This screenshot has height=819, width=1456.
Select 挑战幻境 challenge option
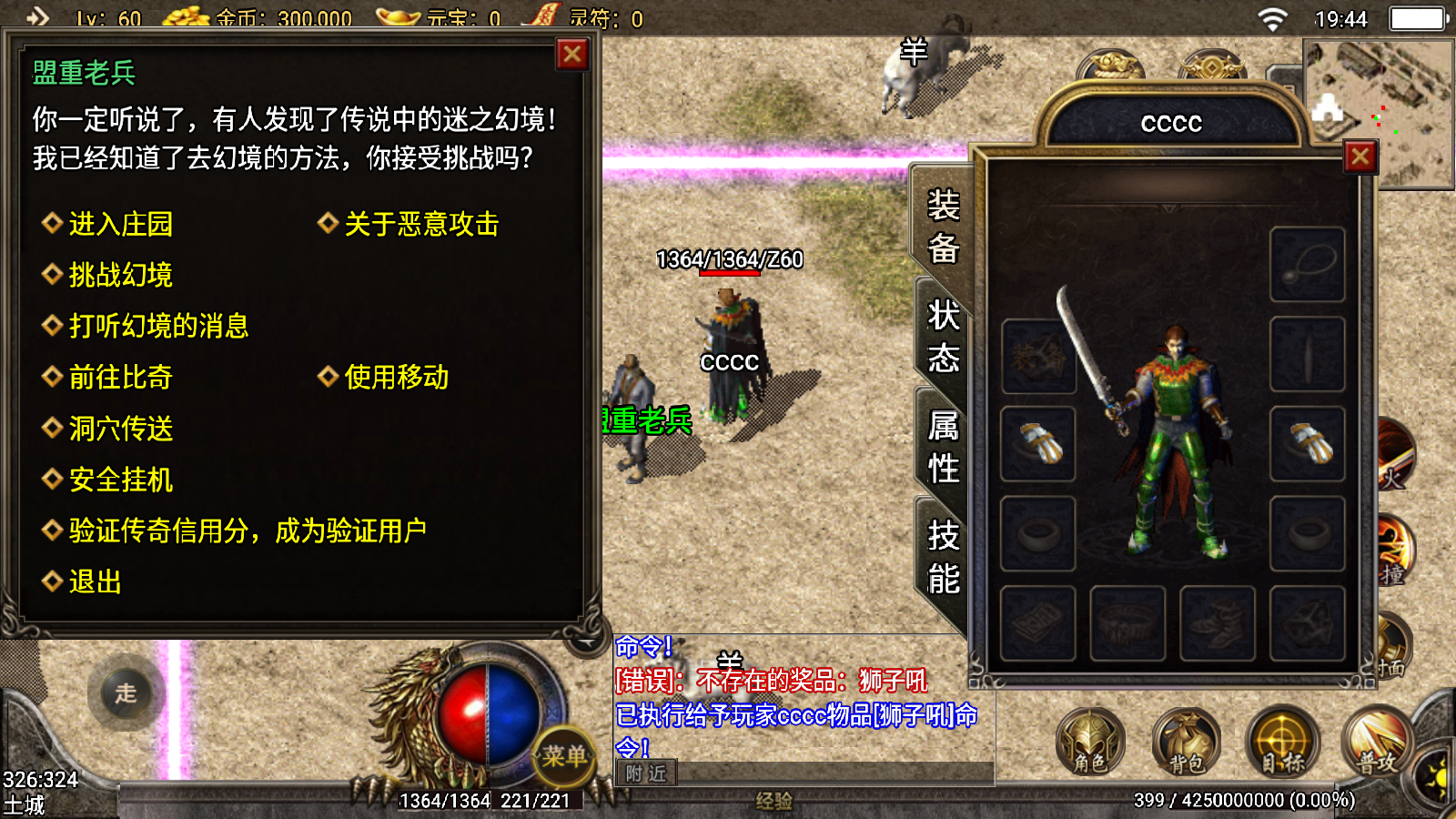[120, 275]
